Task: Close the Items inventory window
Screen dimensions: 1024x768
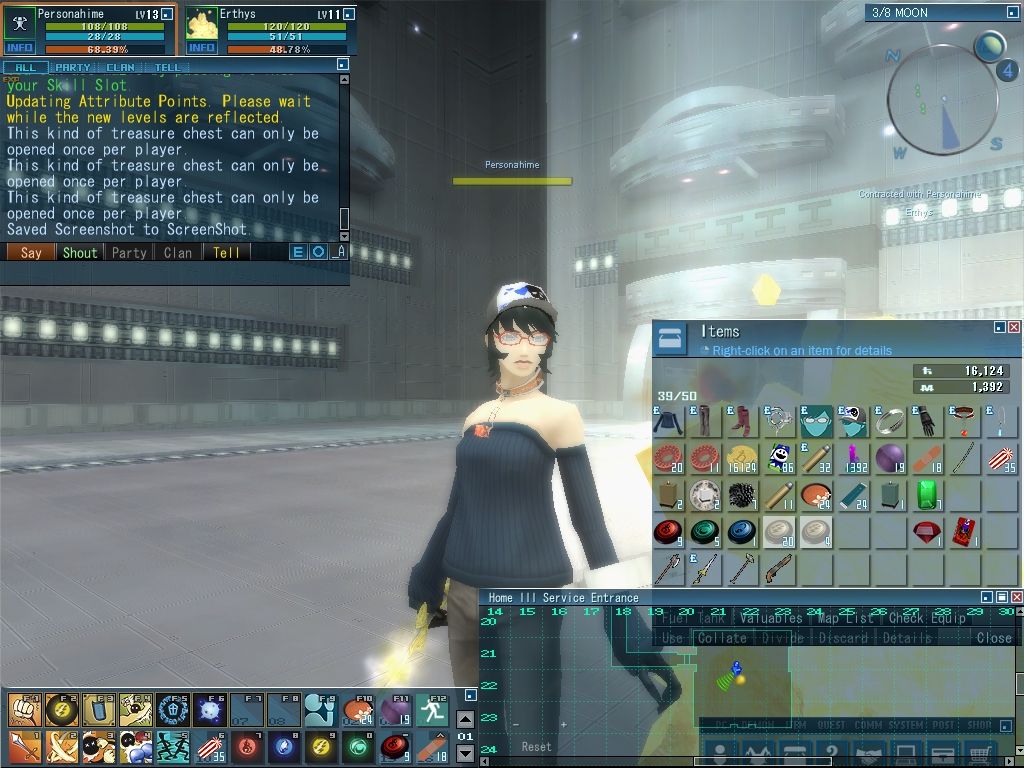Action: (1014, 327)
